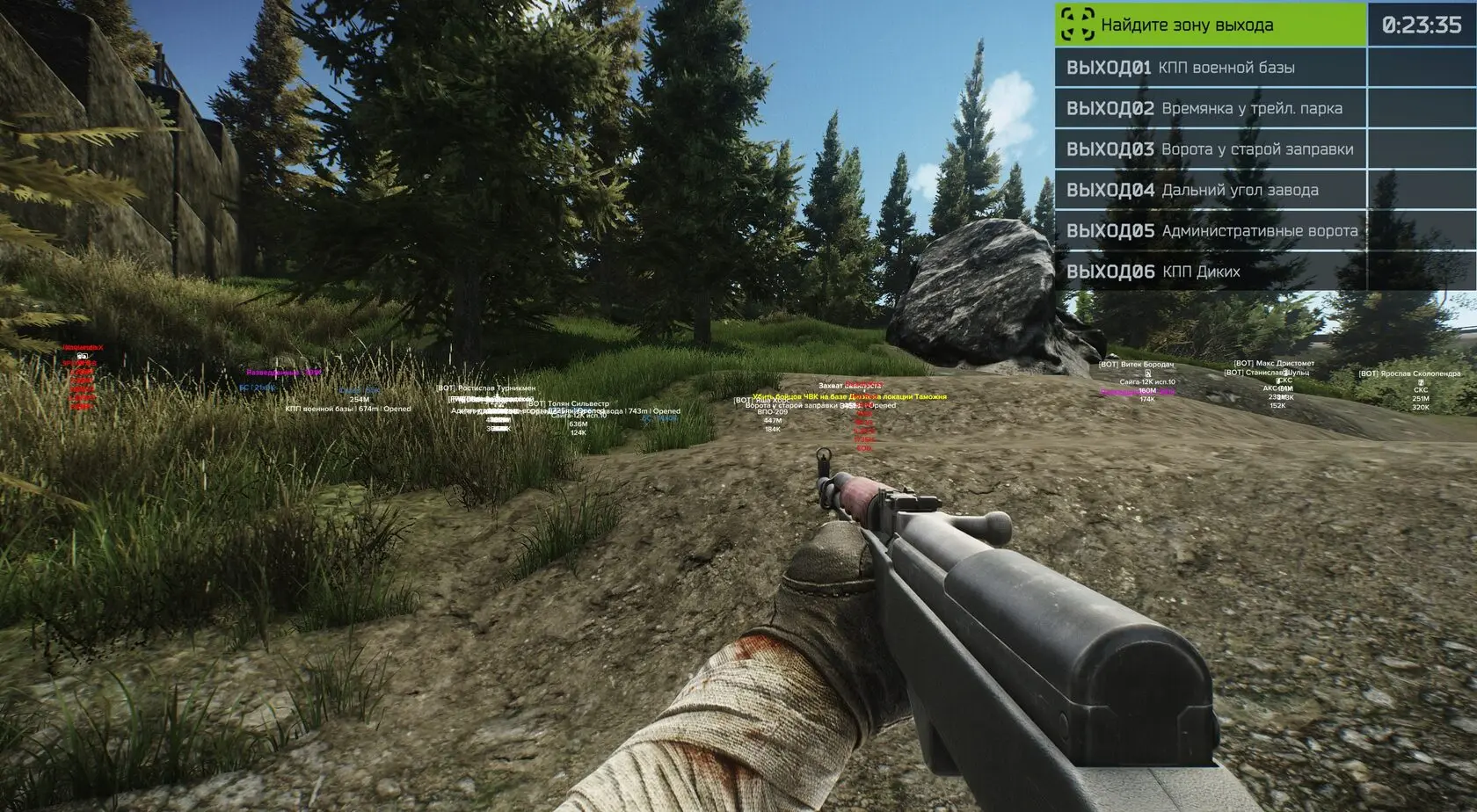Click the ВЫХОД03 Ворота у старой заправки row
The width and height of the screenshot is (1477, 812).
click(1211, 149)
